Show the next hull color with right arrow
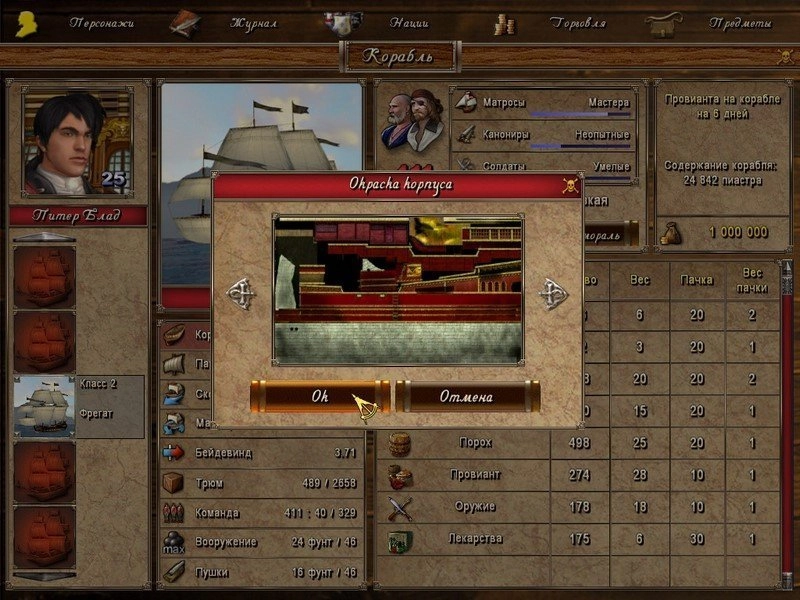This screenshot has width=800, height=600. click(x=553, y=293)
